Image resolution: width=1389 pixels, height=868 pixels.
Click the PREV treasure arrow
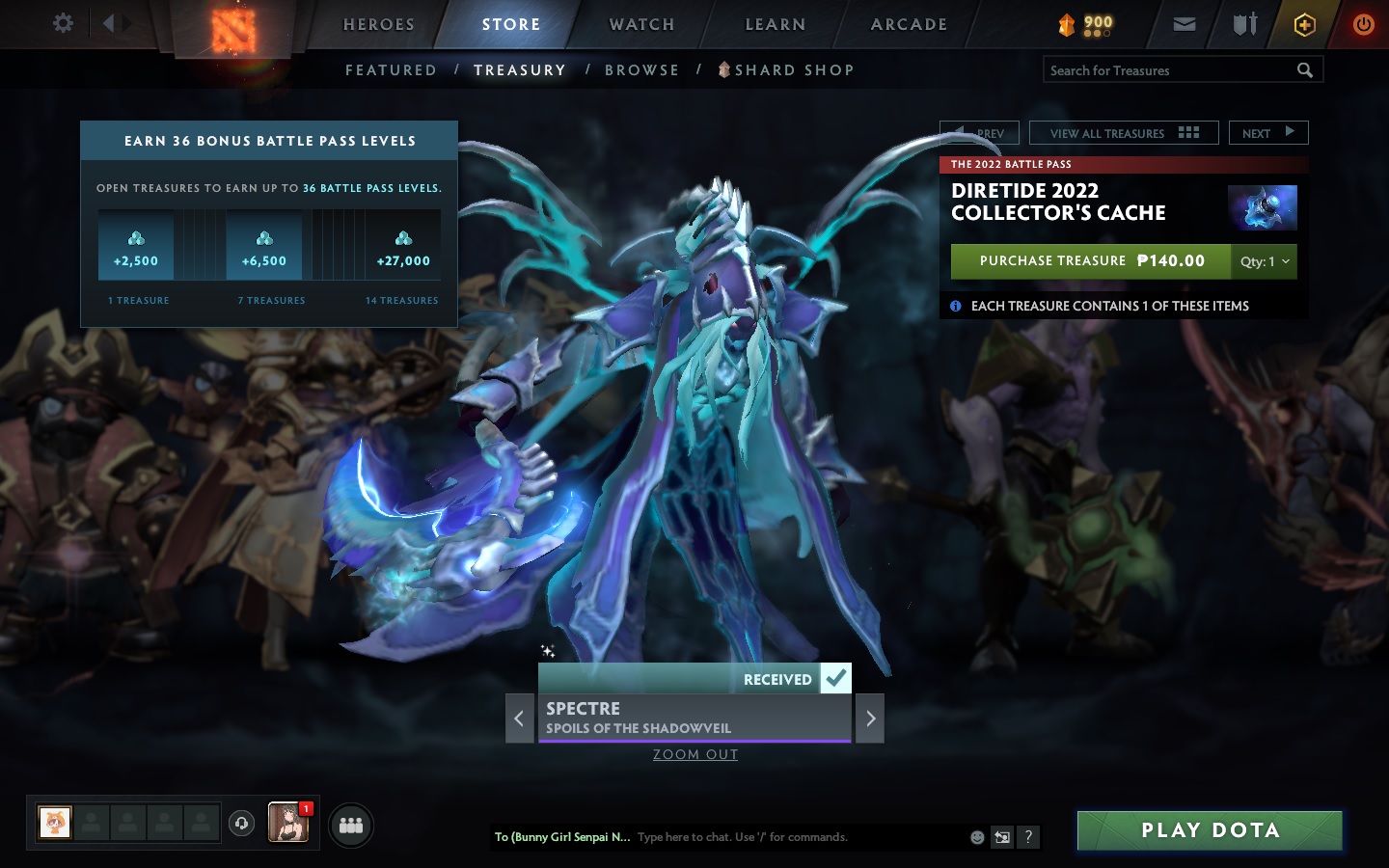tap(979, 132)
